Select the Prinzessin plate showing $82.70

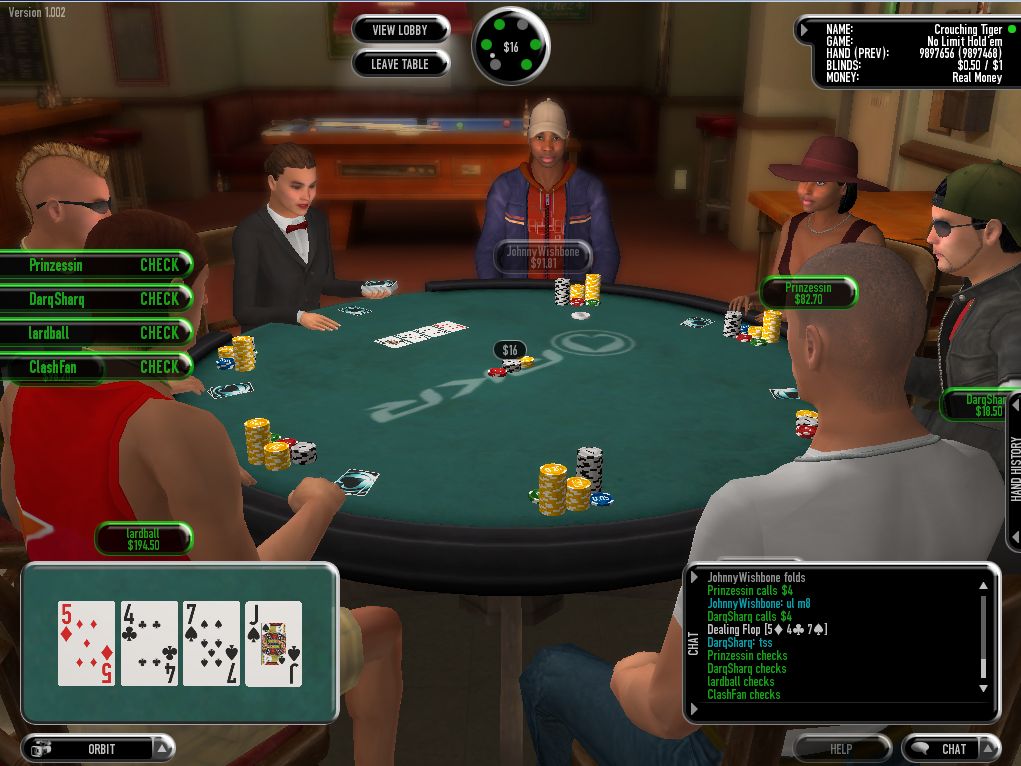808,293
